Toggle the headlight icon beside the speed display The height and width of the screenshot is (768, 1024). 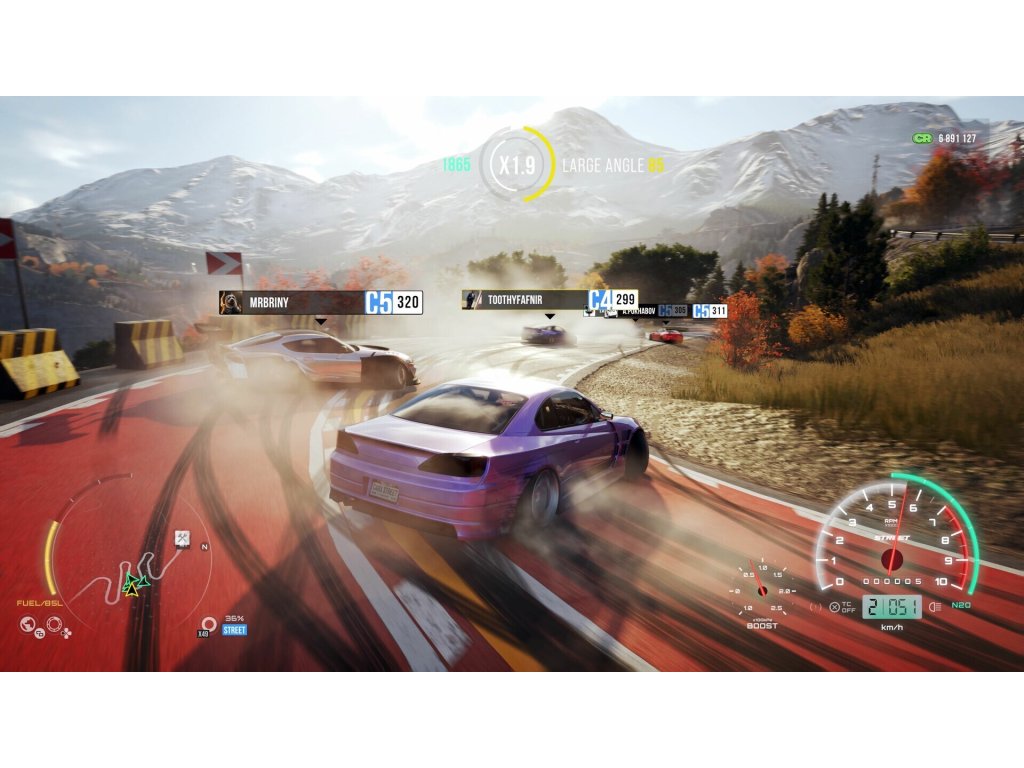(933, 607)
